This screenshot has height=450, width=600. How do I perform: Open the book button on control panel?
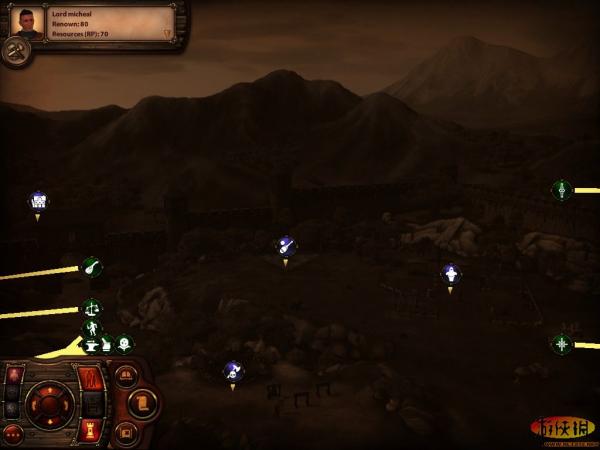click(125, 376)
